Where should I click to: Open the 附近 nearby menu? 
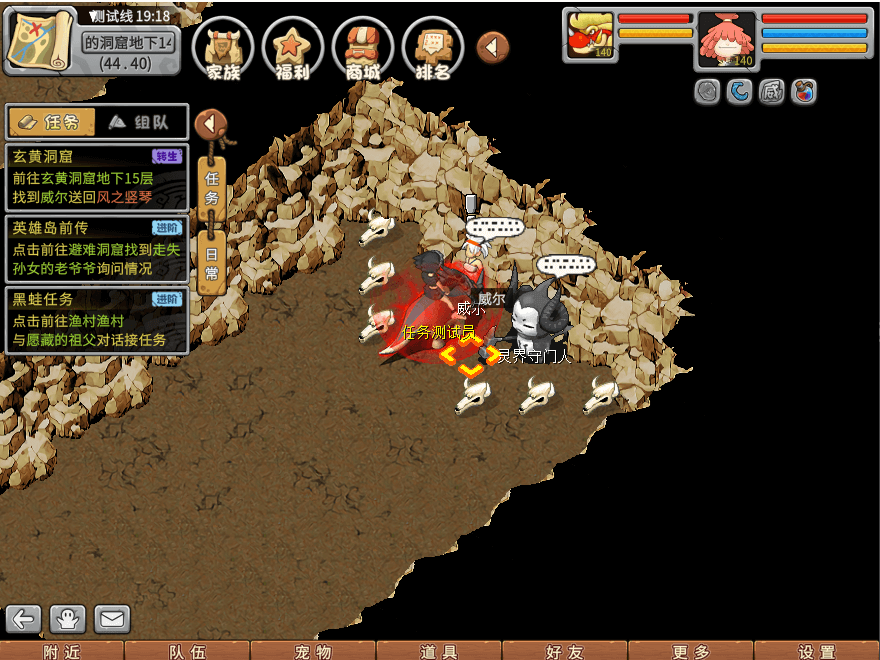pyautogui.click(x=62, y=651)
